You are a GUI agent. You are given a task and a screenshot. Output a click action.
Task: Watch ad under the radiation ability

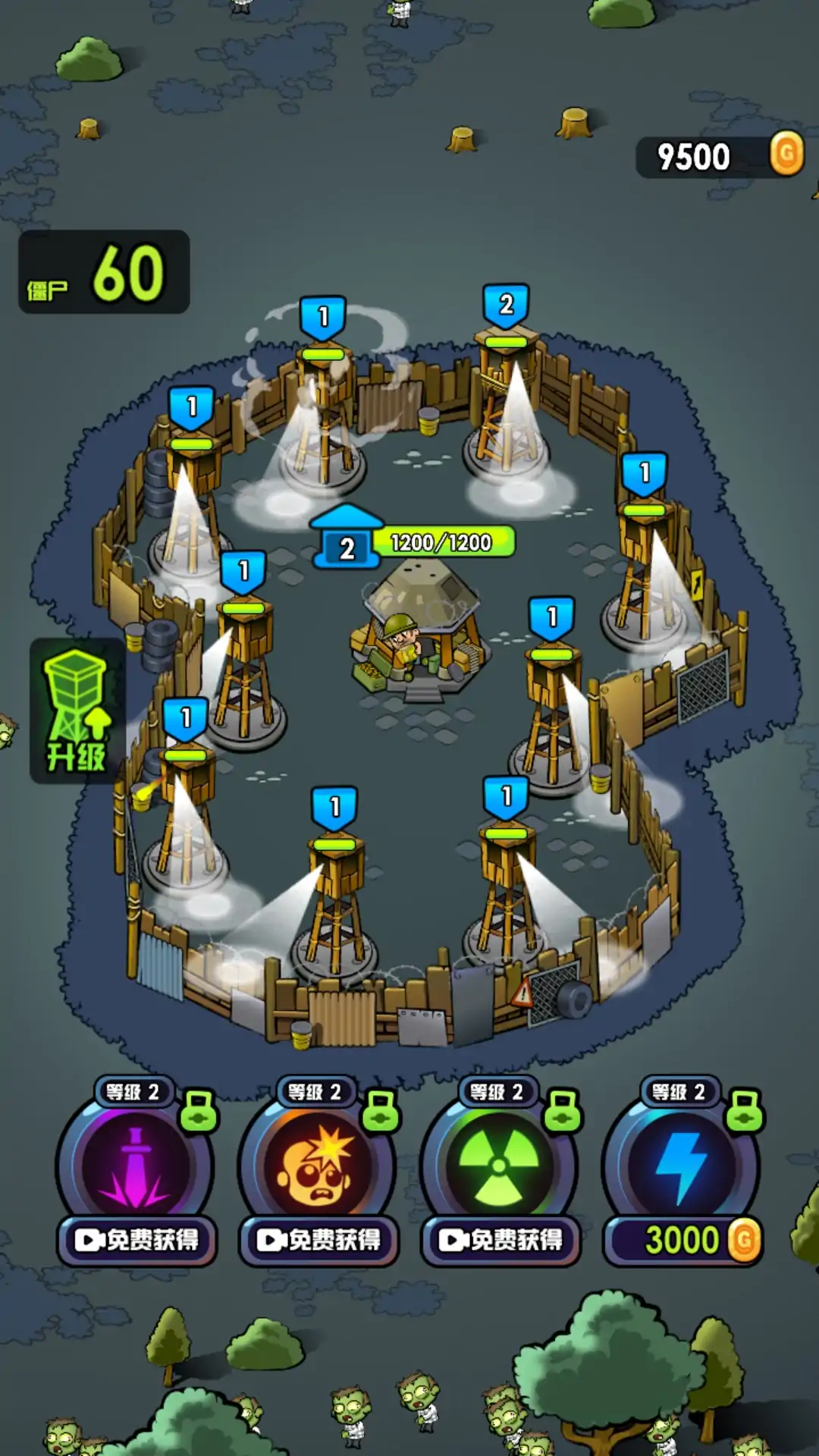tap(500, 1240)
